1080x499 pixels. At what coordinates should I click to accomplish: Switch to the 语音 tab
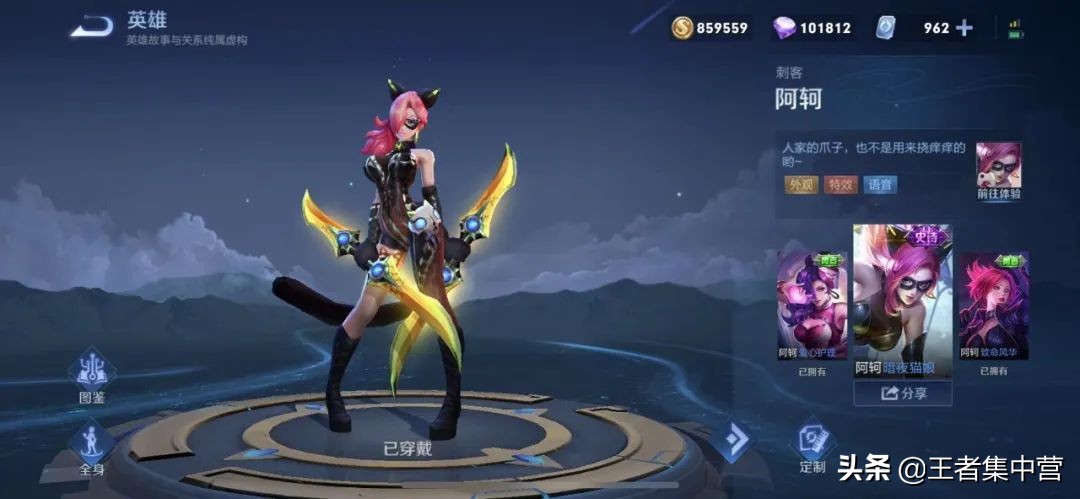(x=881, y=184)
